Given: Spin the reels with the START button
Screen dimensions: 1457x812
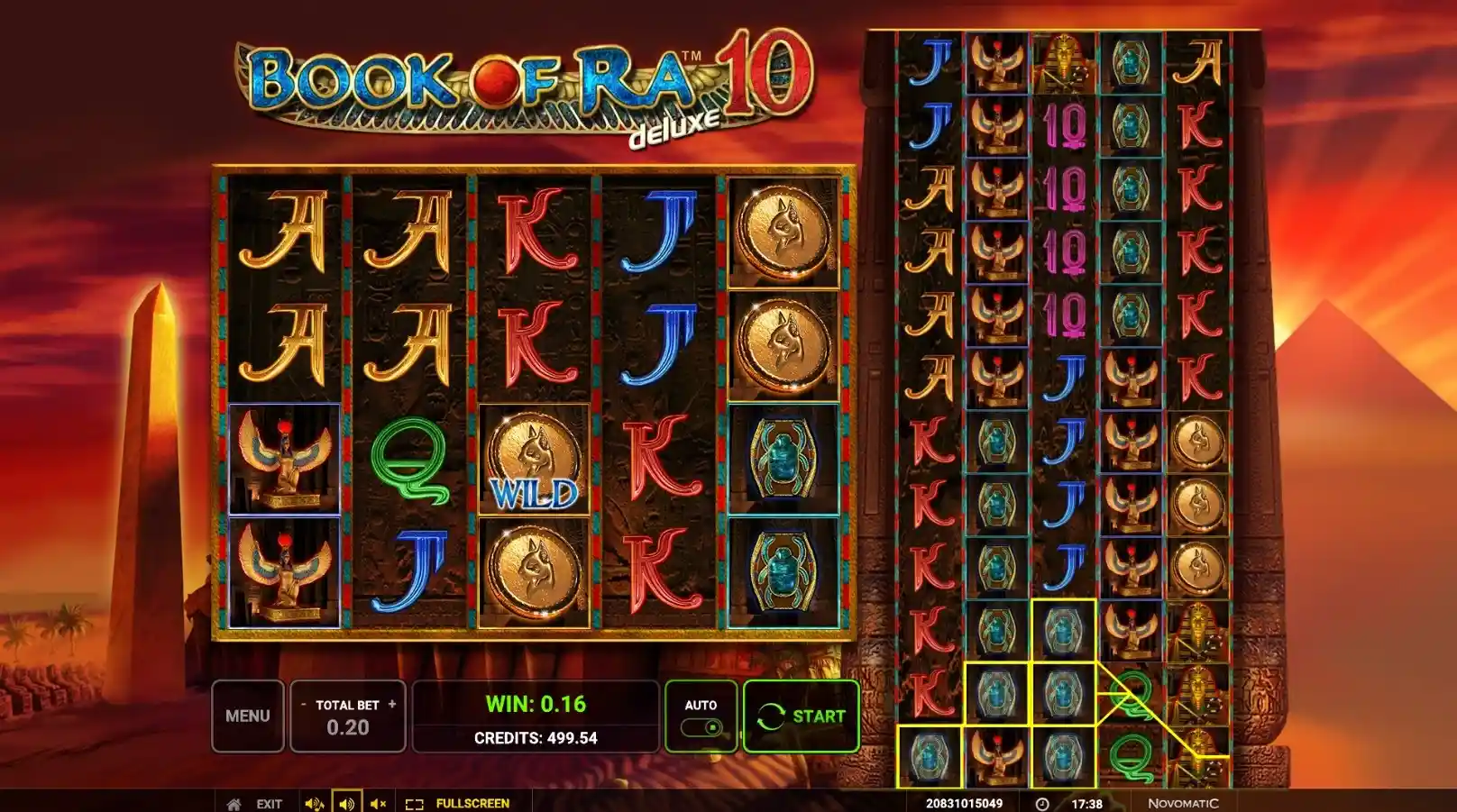Looking at the screenshot, I should [801, 716].
